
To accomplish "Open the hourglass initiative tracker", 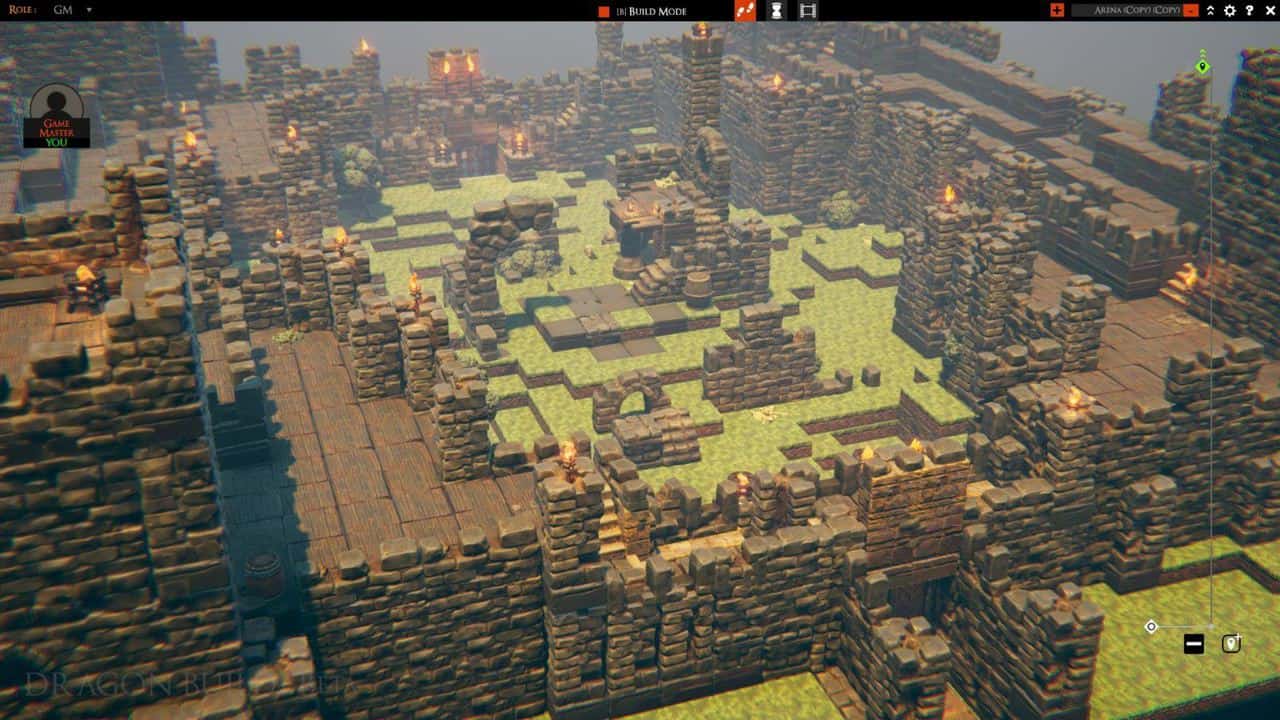I will click(775, 11).
